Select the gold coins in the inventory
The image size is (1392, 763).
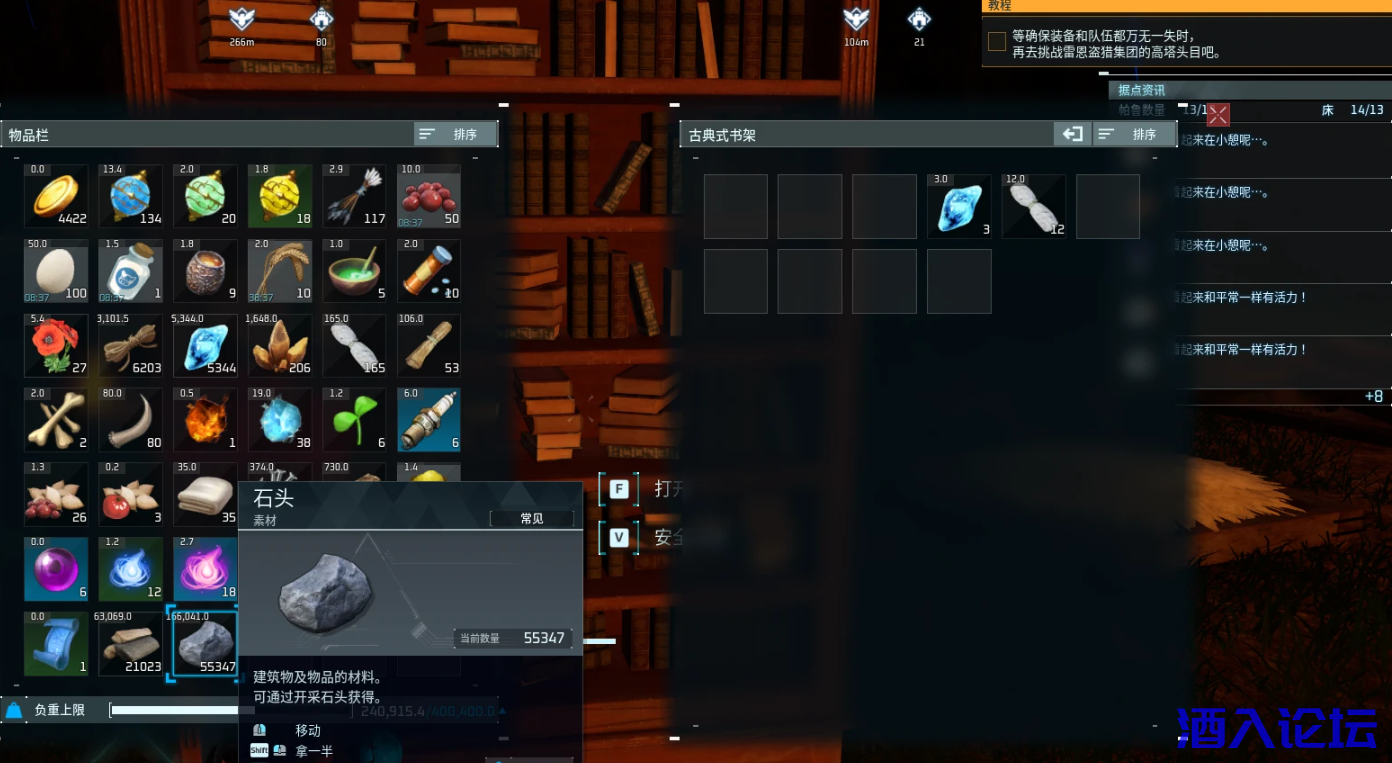(56, 196)
